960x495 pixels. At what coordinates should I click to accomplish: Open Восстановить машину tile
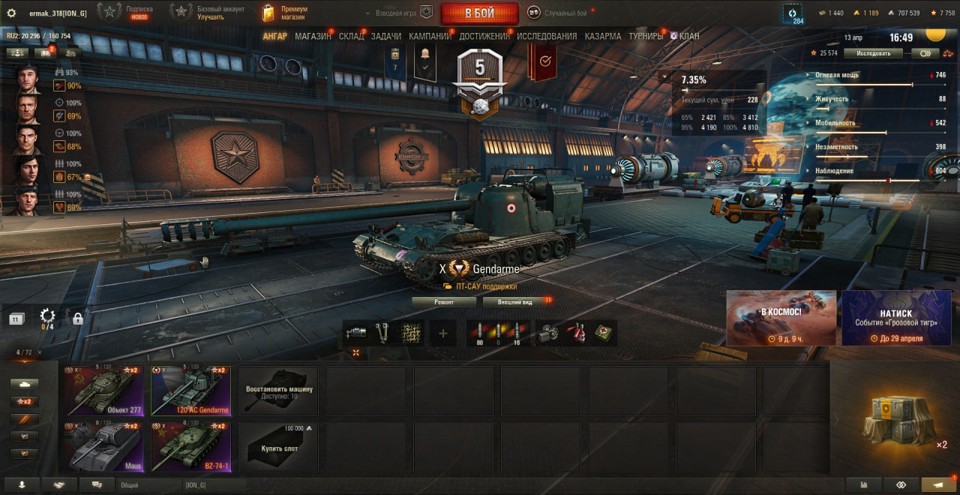[277, 390]
